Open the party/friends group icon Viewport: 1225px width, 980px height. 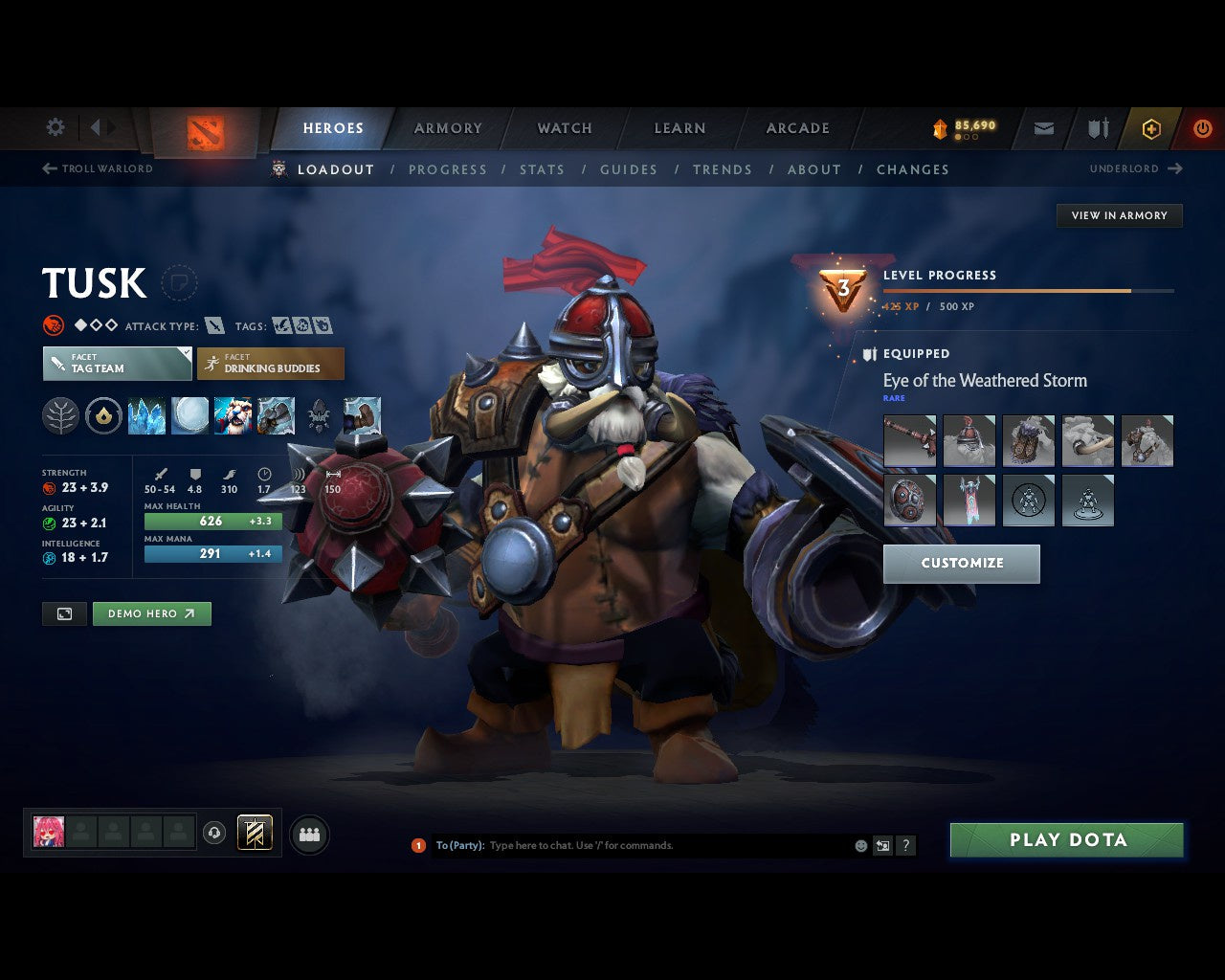click(309, 833)
